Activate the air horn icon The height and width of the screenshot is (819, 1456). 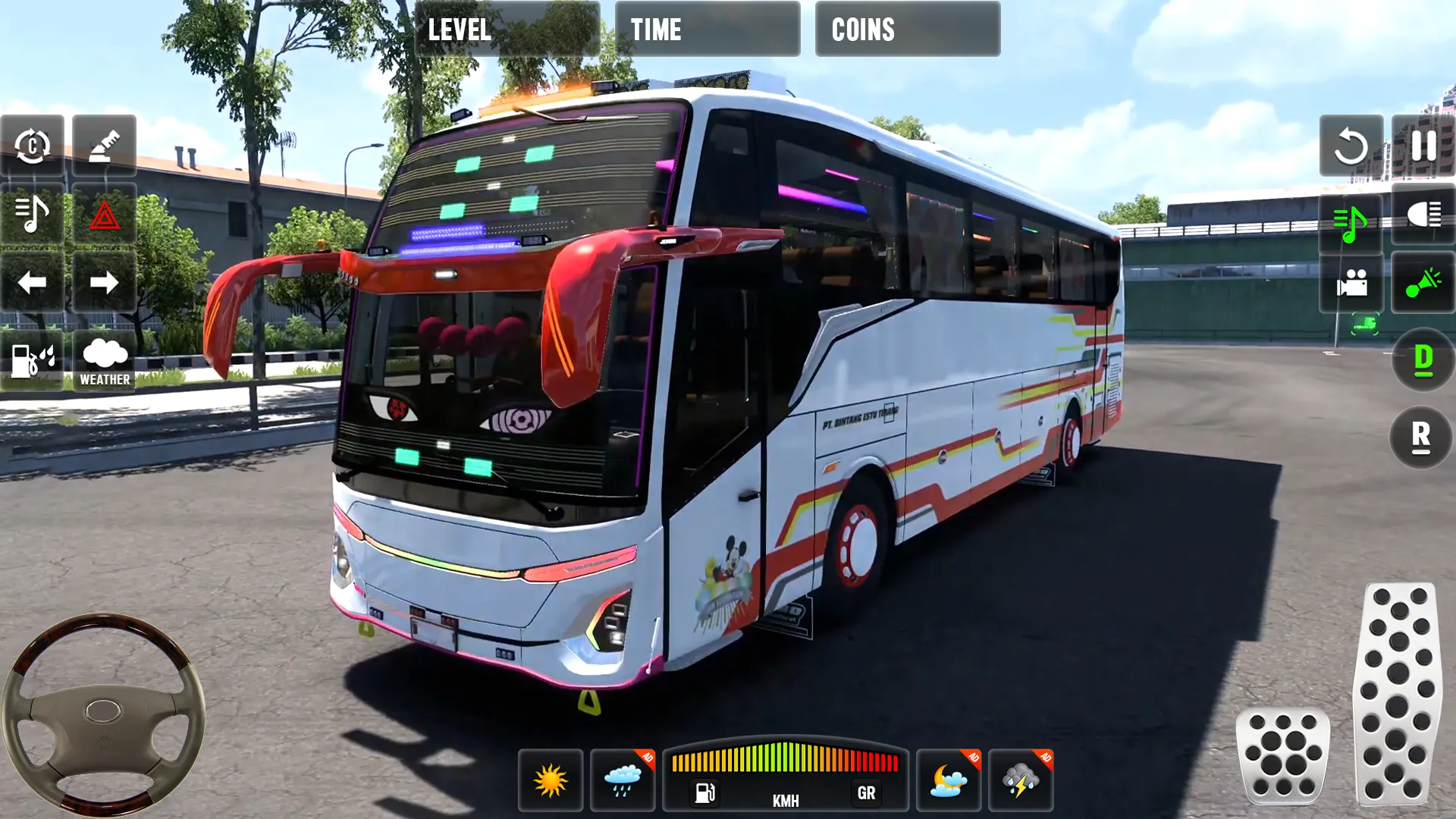[105, 144]
